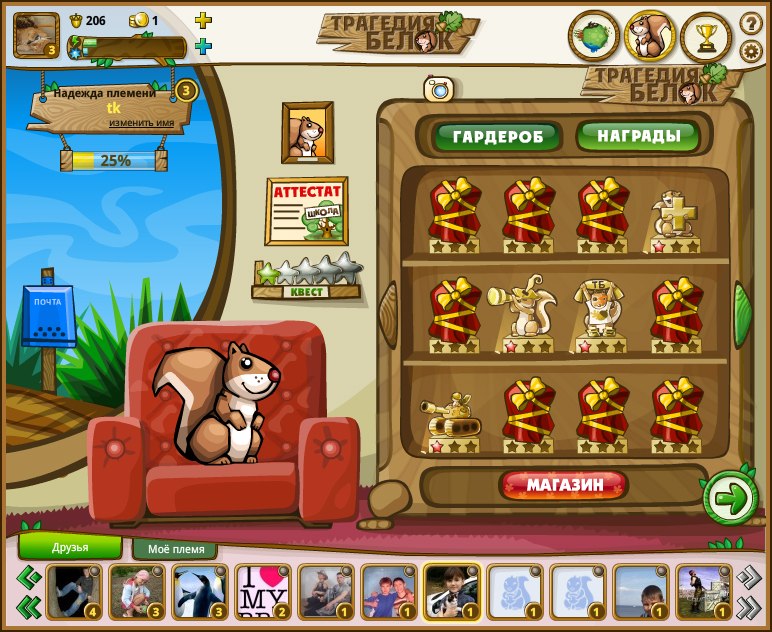The image size is (772, 632).
Task: Take a screenshot with the camera icon
Action: (438, 89)
